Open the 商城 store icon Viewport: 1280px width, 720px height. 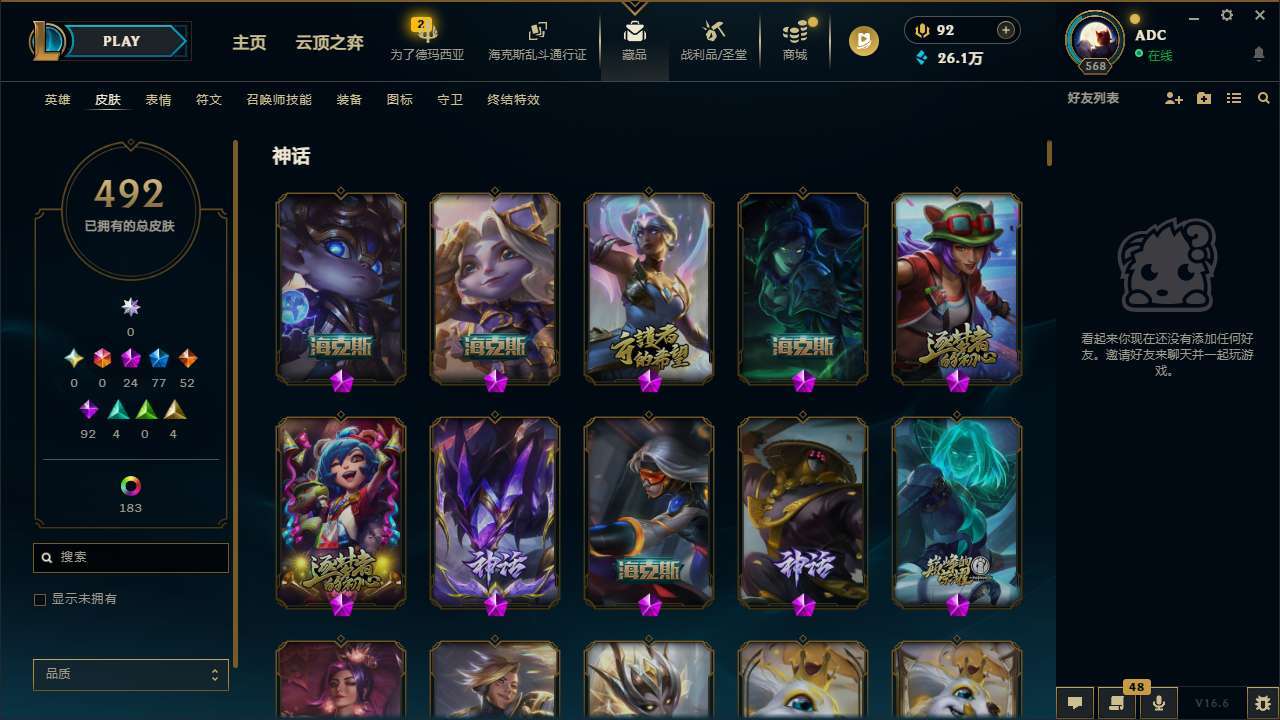[795, 40]
